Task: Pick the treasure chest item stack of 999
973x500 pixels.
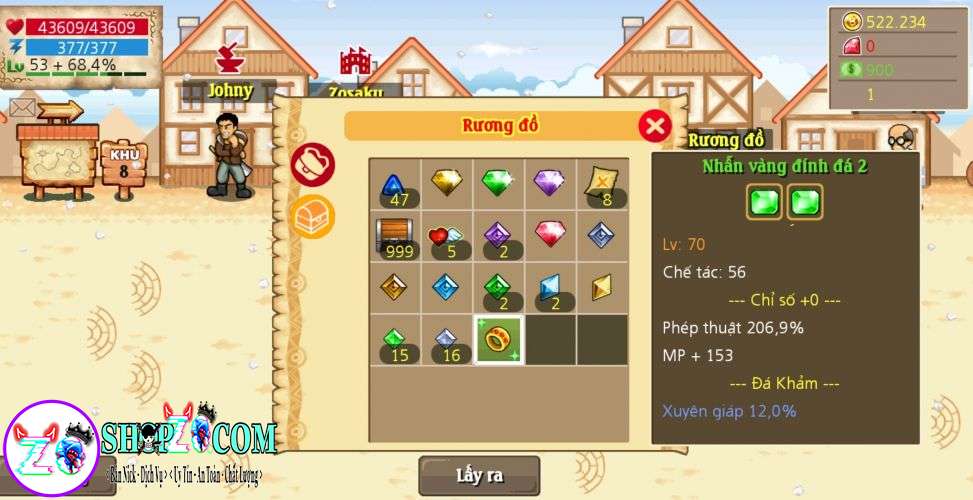Action: [x=395, y=237]
